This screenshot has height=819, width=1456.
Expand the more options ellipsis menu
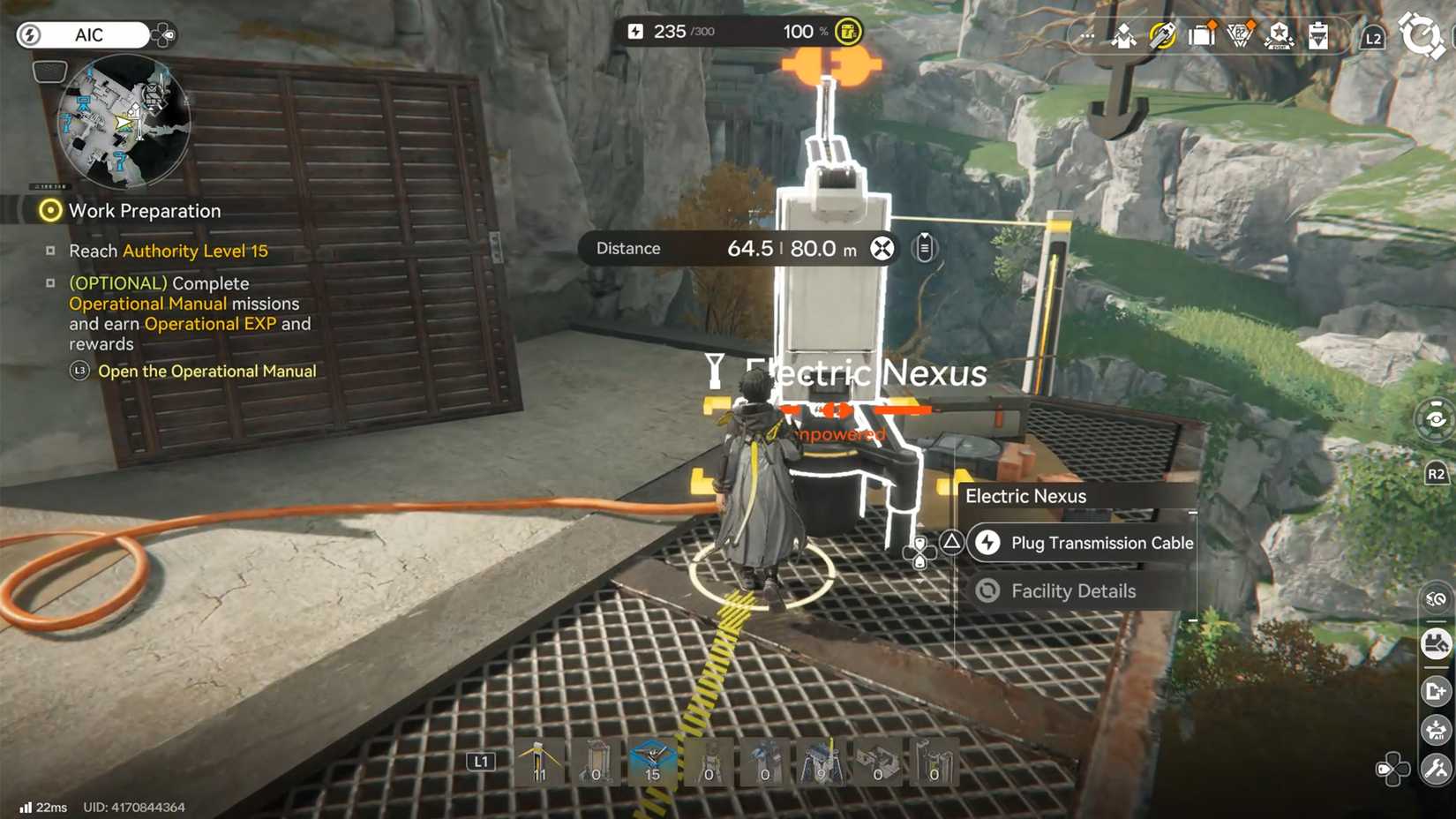click(1086, 36)
